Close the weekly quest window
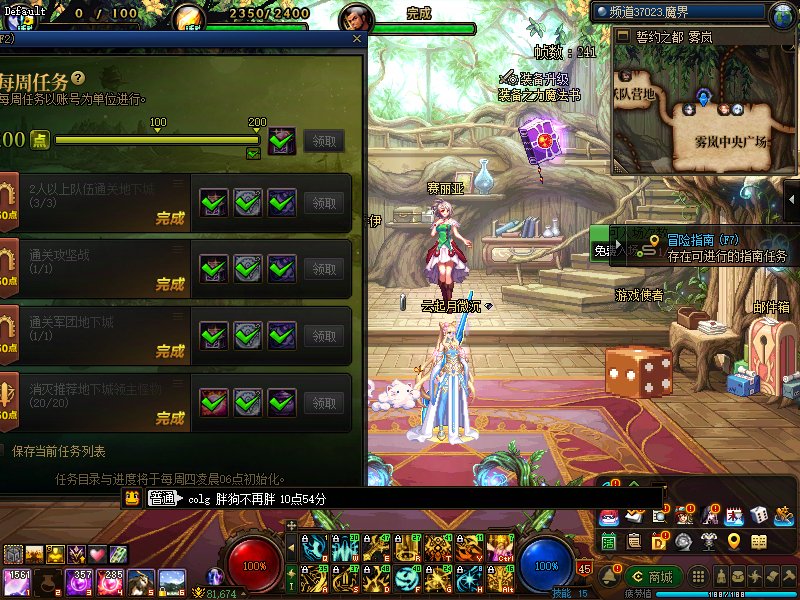Screen dimensions: 800x600 pos(357,39)
